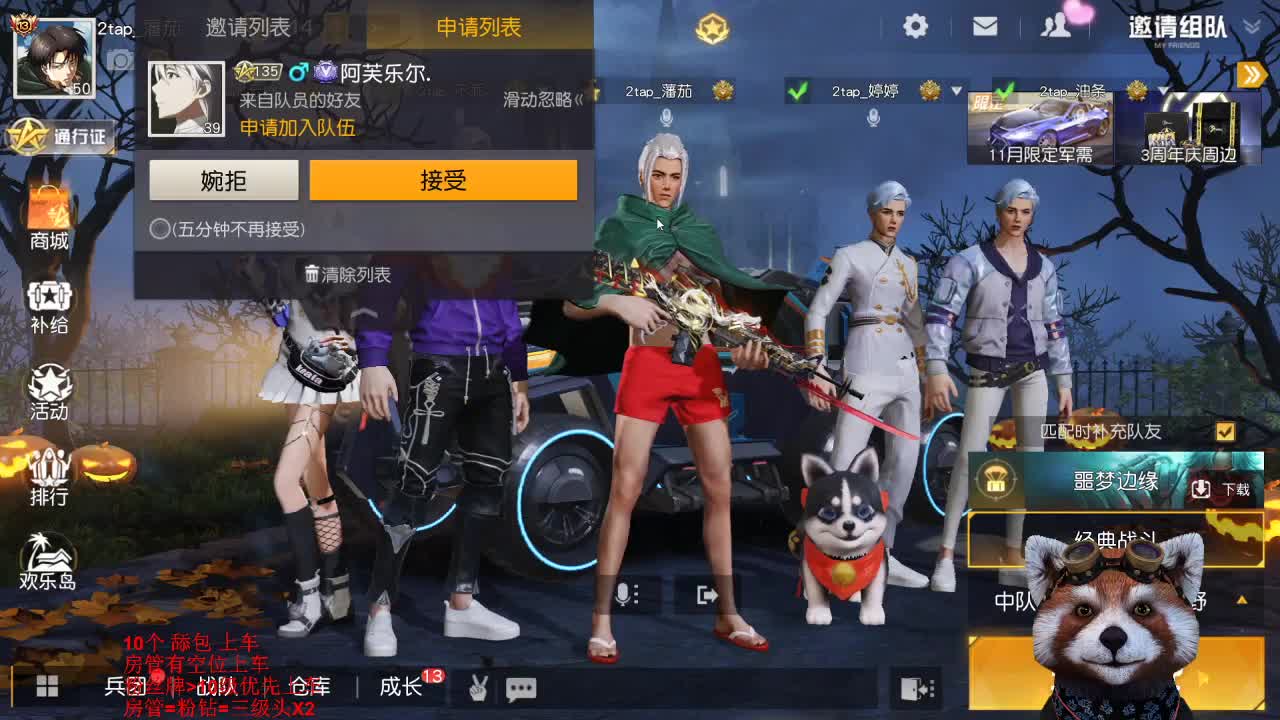Viewport: 1280px width, 720px height.
Task: Switch to the 邀请列表 tab
Action: pyautogui.click(x=246, y=27)
